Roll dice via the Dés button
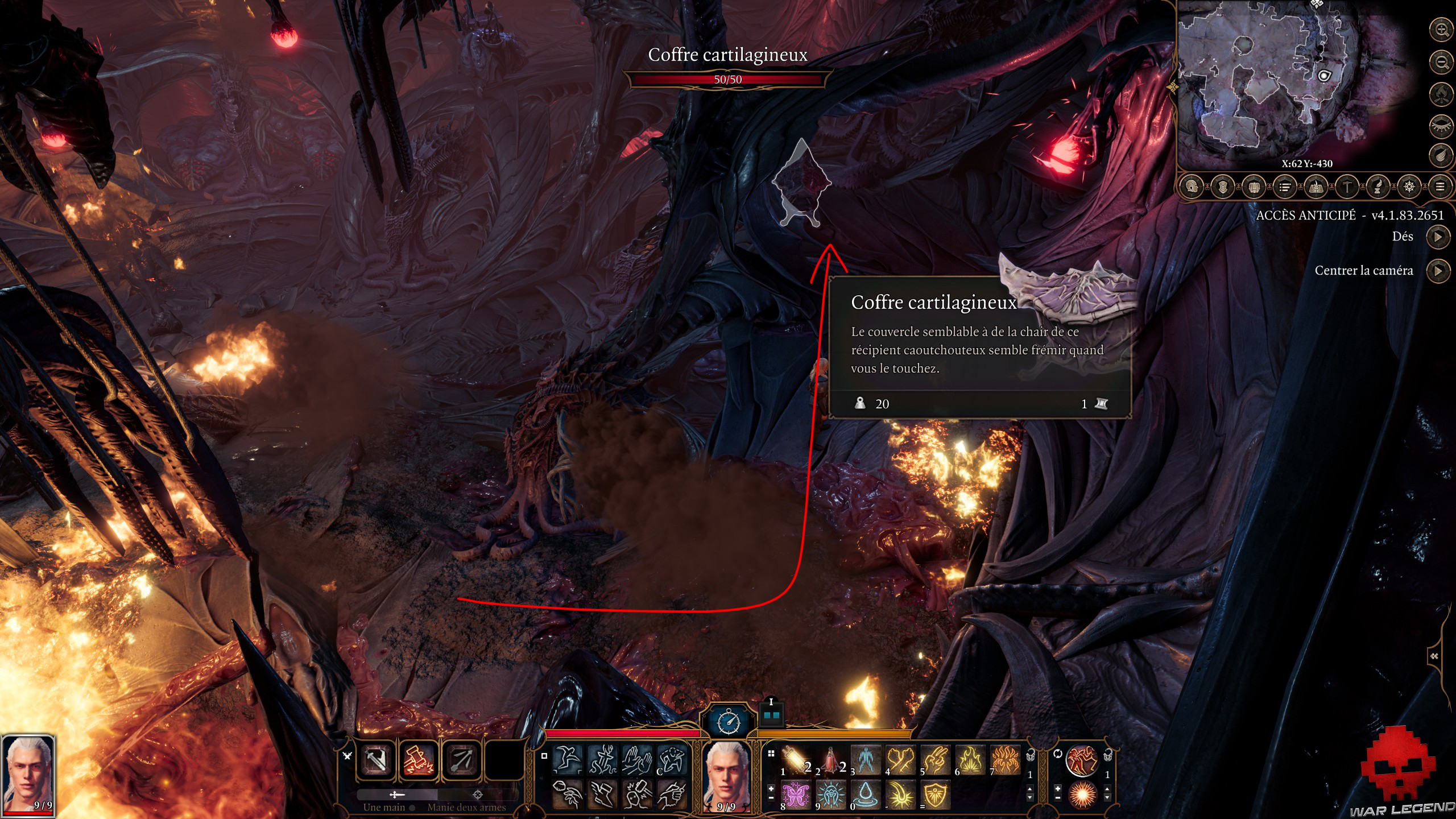 [x=1439, y=237]
